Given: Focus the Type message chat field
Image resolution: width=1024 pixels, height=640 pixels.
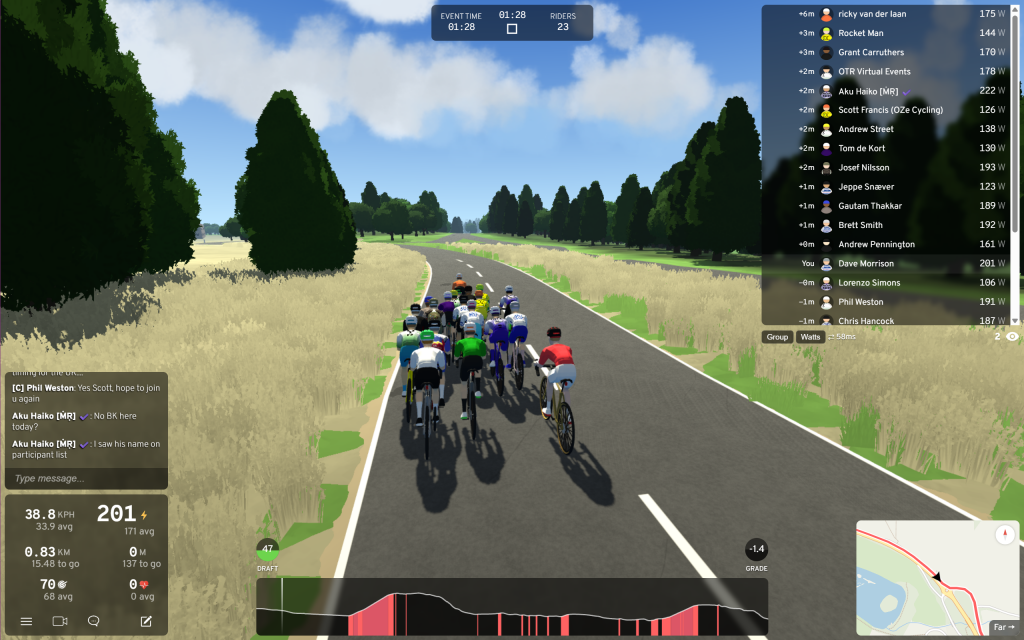Looking at the screenshot, I should click(85, 479).
